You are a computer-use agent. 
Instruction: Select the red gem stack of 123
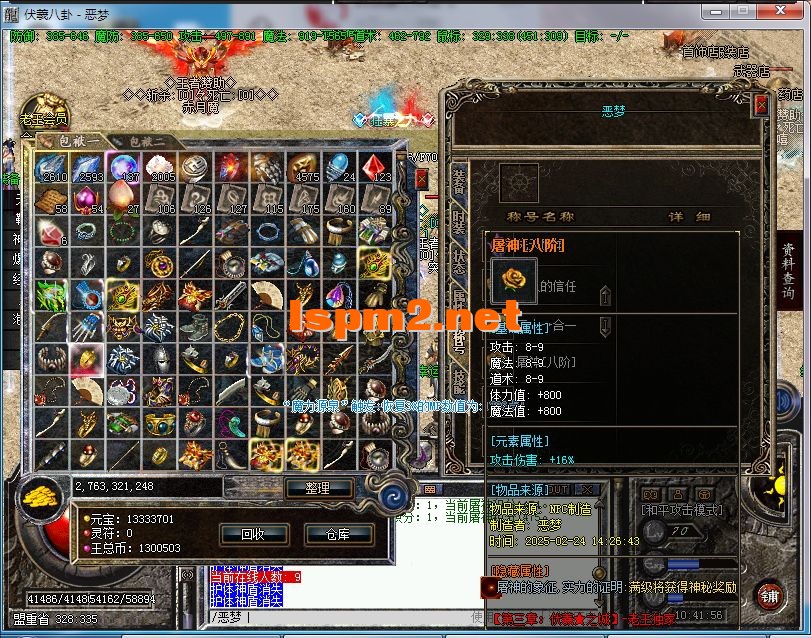click(373, 166)
